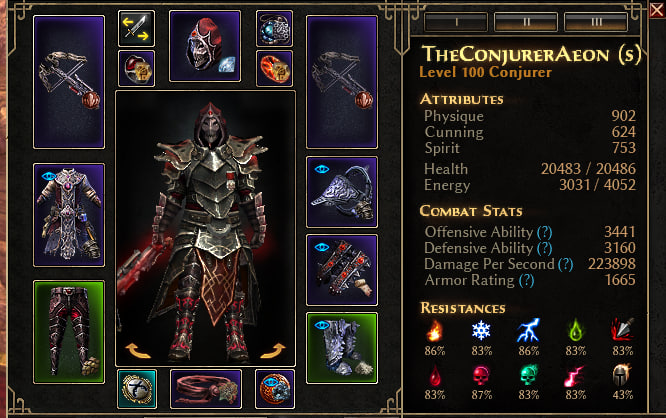Viewport: 666px width, 418px height.
Task: Close the character sheet with the X
Action: point(657,9)
